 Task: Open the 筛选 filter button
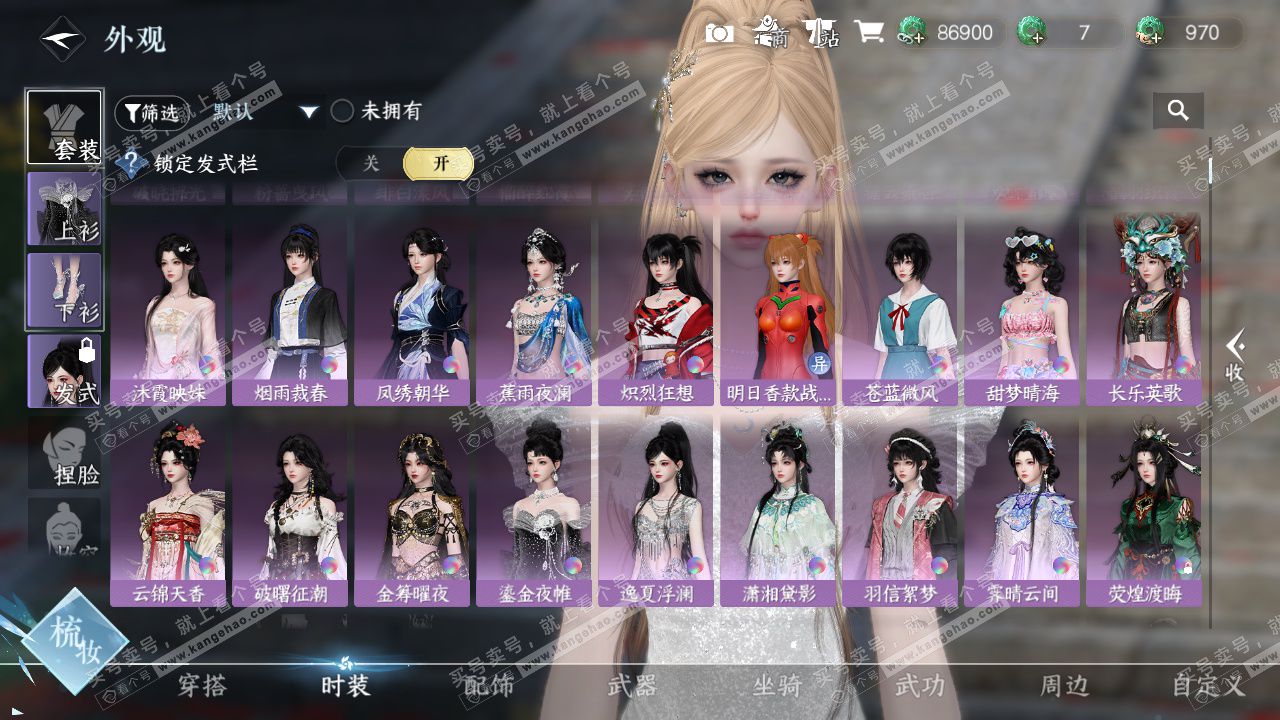pos(150,112)
